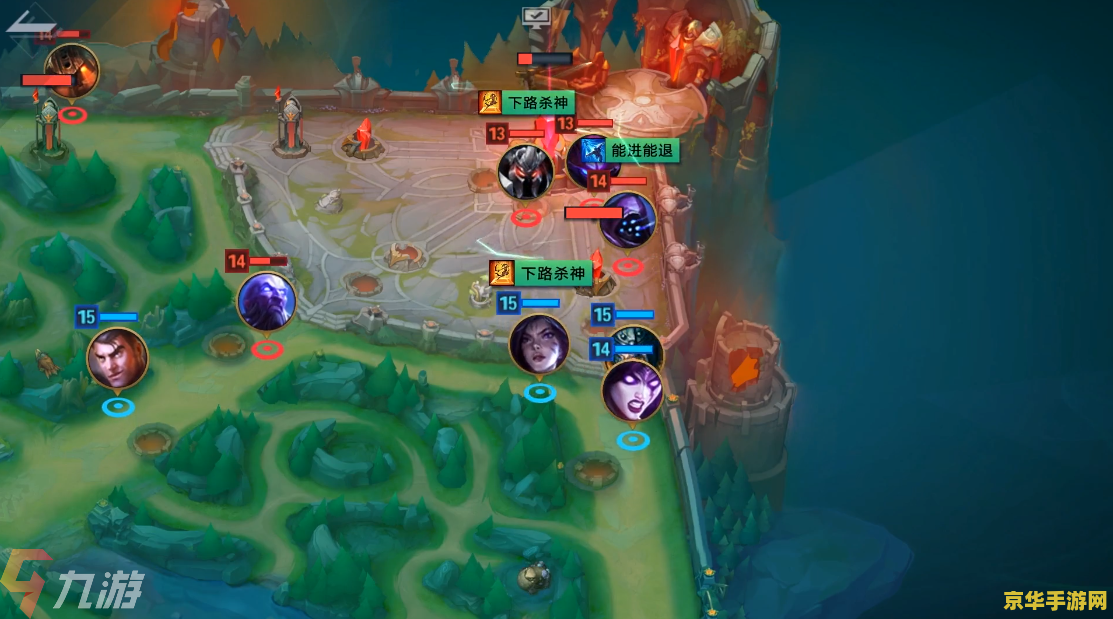This screenshot has width=1113, height=619.
Task: Choose the purple hooded enemy with glowing dots
Action: (628, 220)
